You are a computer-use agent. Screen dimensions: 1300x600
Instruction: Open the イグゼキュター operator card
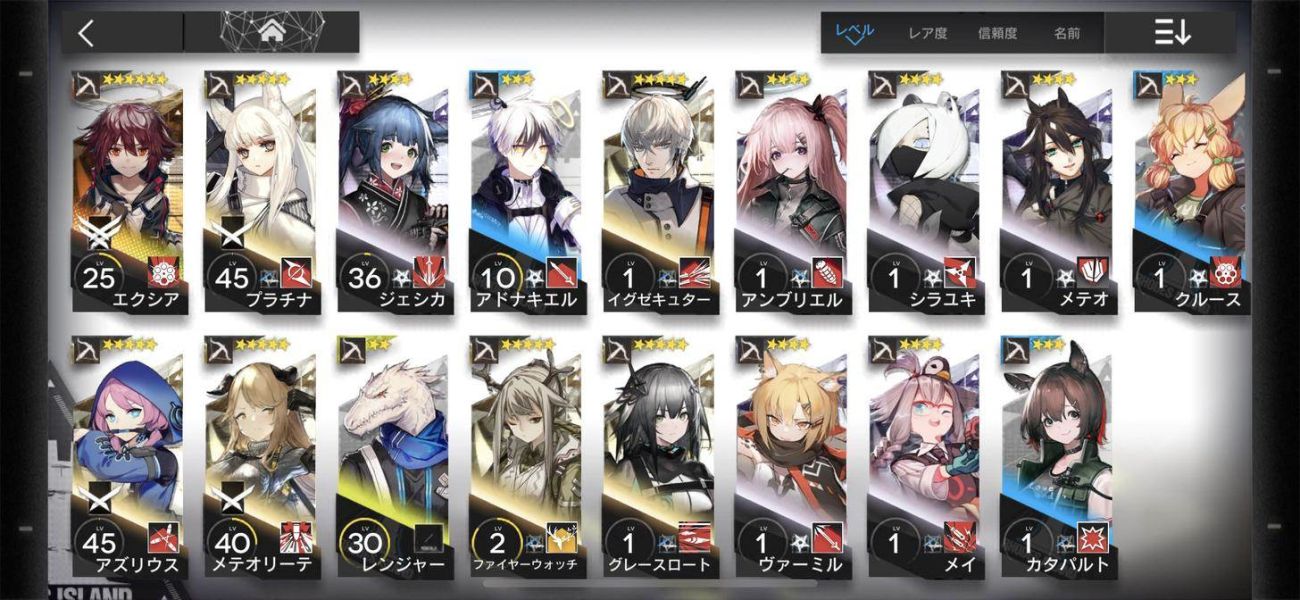coord(658,190)
